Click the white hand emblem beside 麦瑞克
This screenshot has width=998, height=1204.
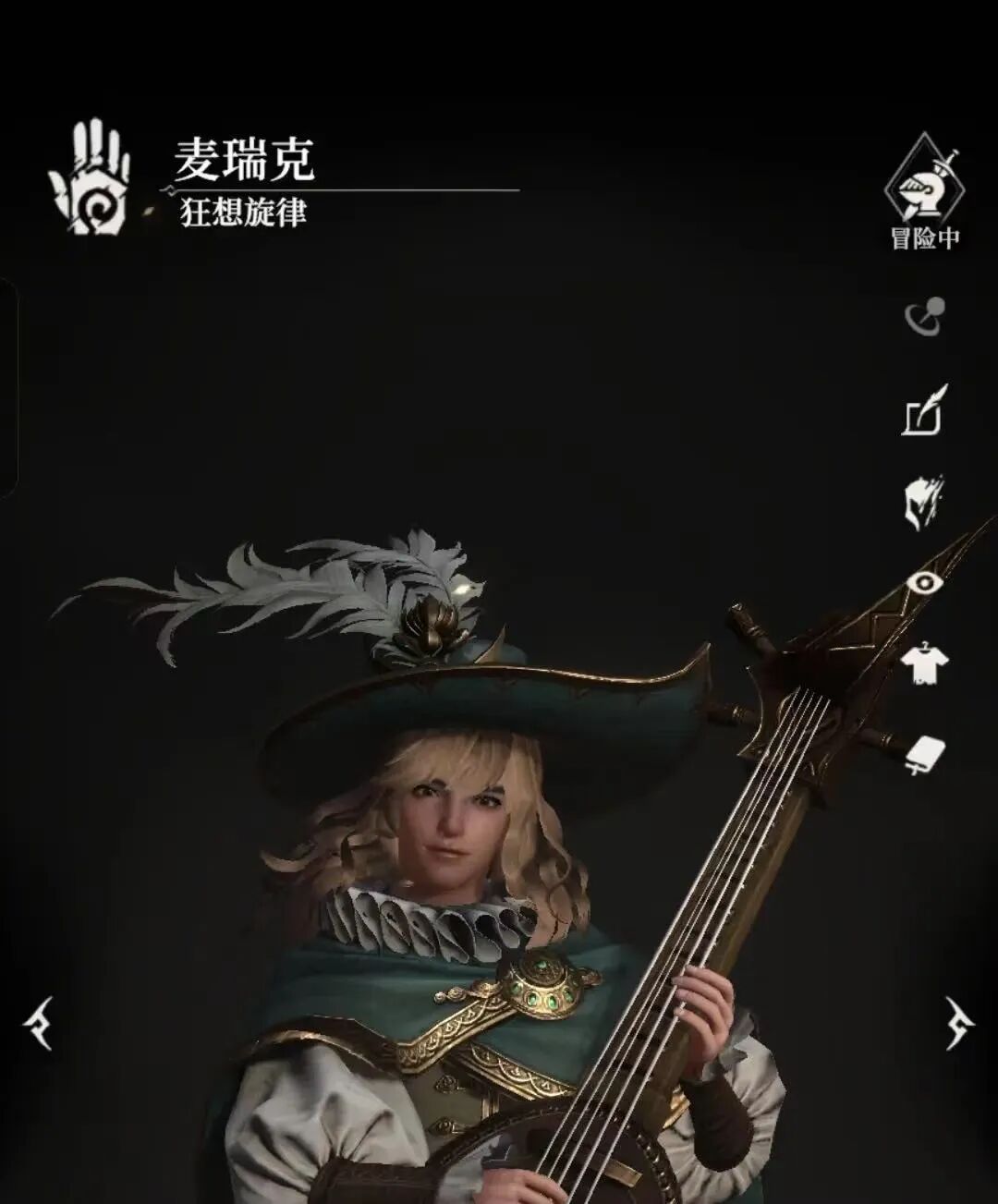pyautogui.click(x=90, y=177)
